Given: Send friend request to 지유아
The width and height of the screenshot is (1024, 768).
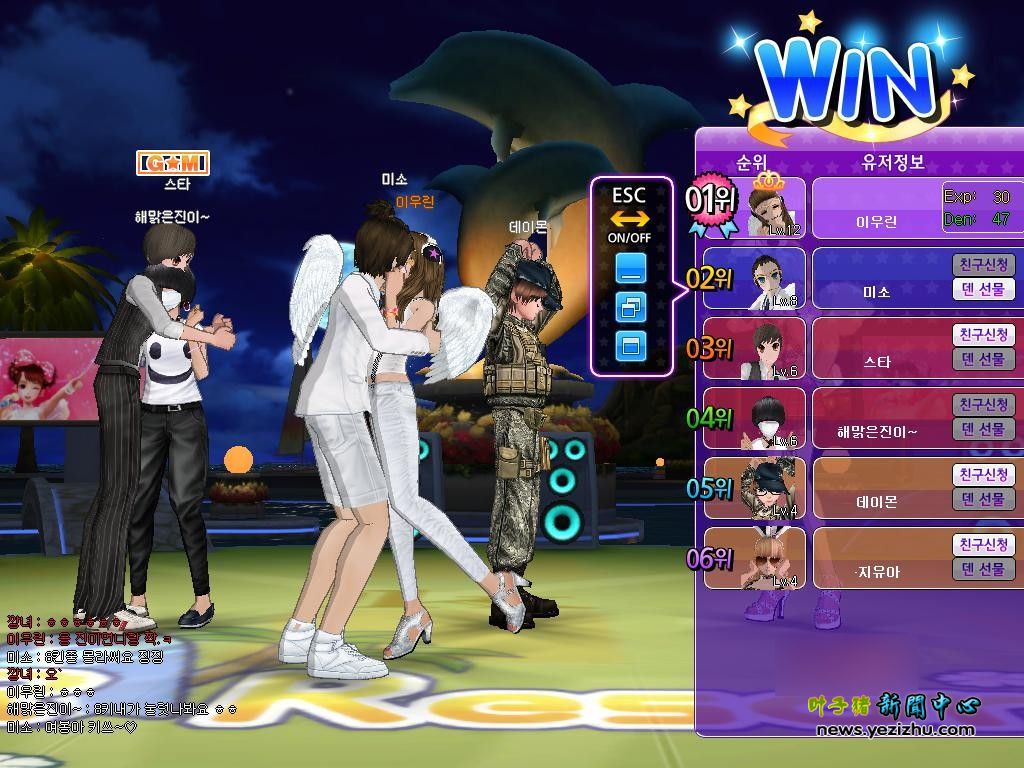Looking at the screenshot, I should pos(983,545).
